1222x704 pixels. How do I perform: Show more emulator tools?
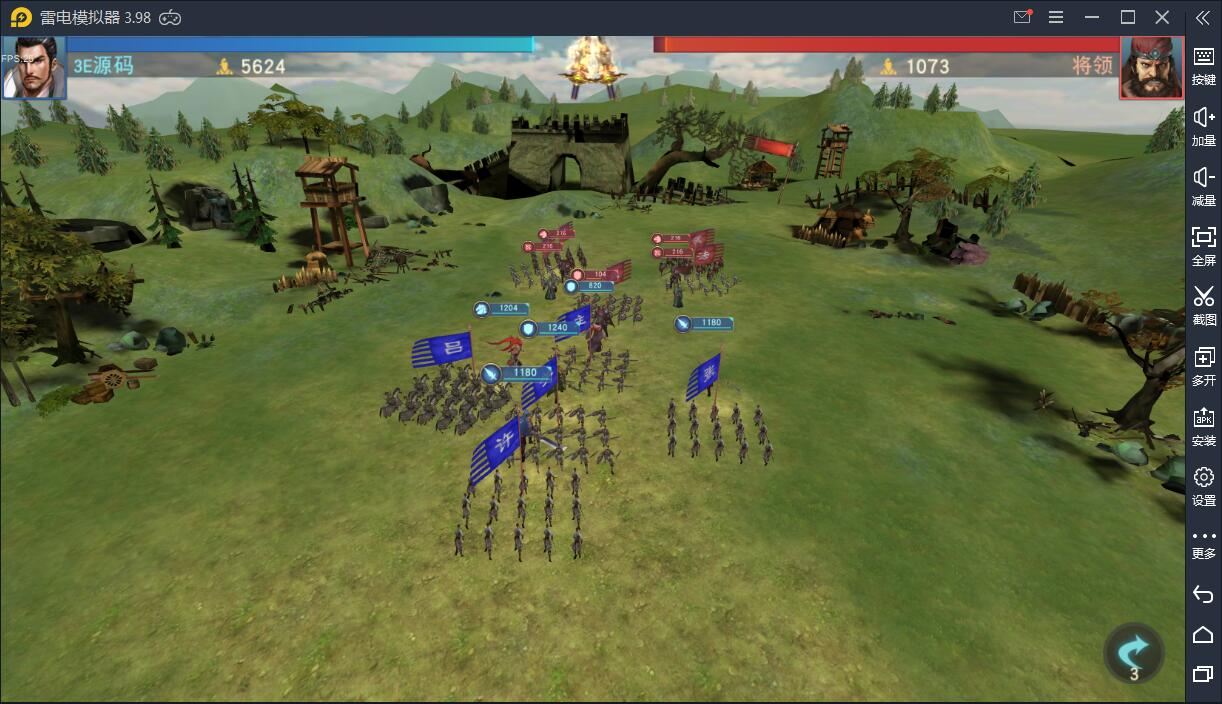point(1203,543)
